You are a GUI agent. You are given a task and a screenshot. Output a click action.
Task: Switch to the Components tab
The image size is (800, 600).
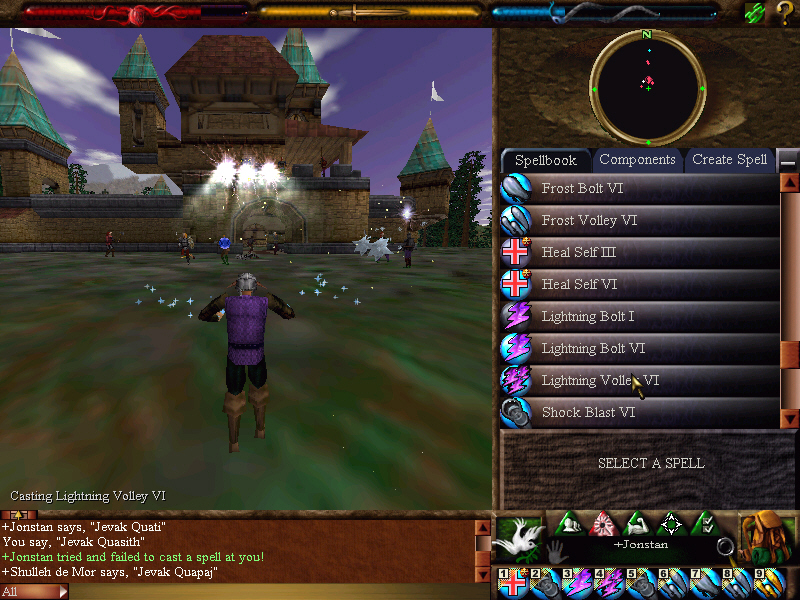pos(637,160)
